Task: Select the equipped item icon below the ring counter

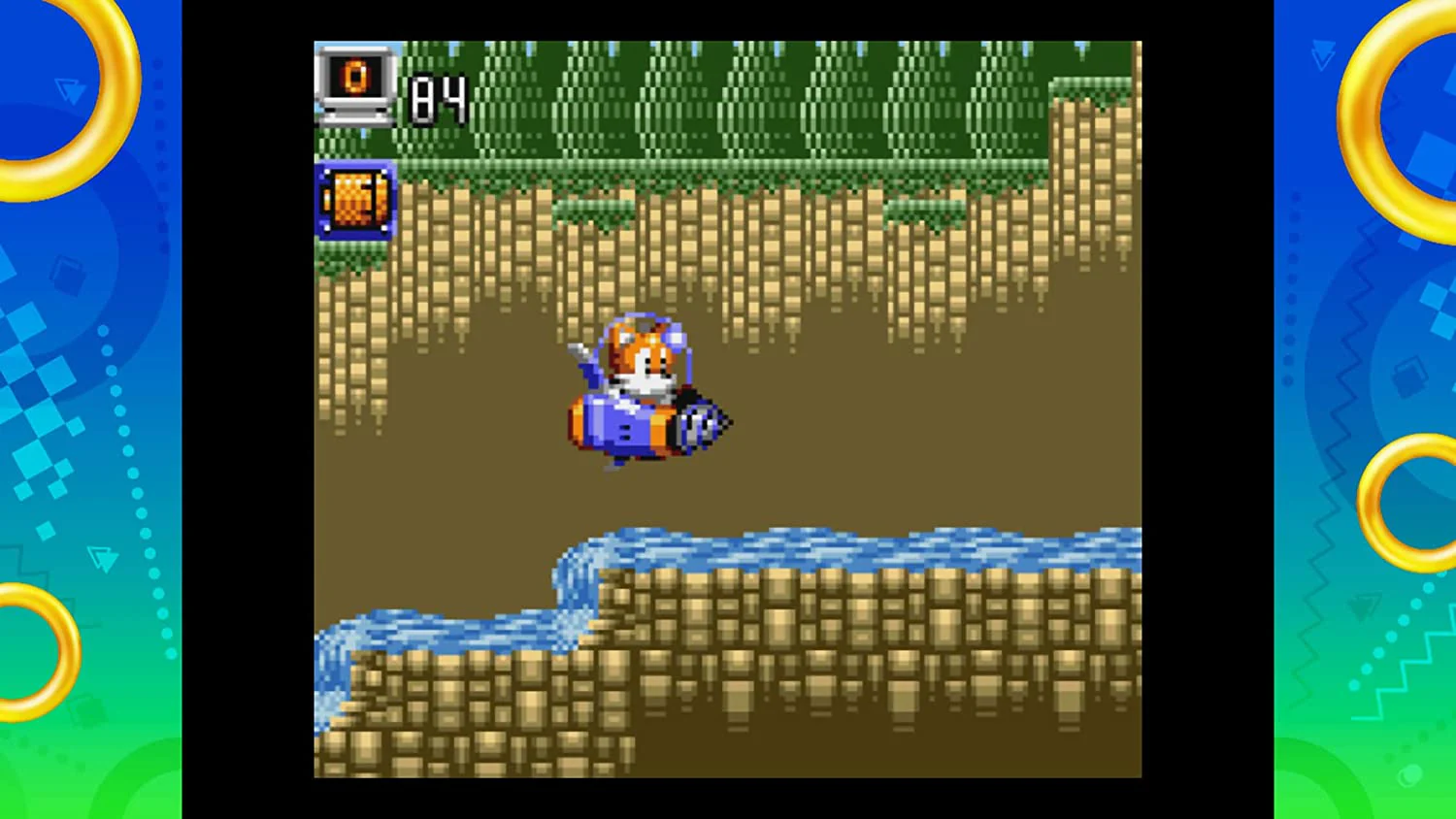Action: pyautogui.click(x=353, y=201)
